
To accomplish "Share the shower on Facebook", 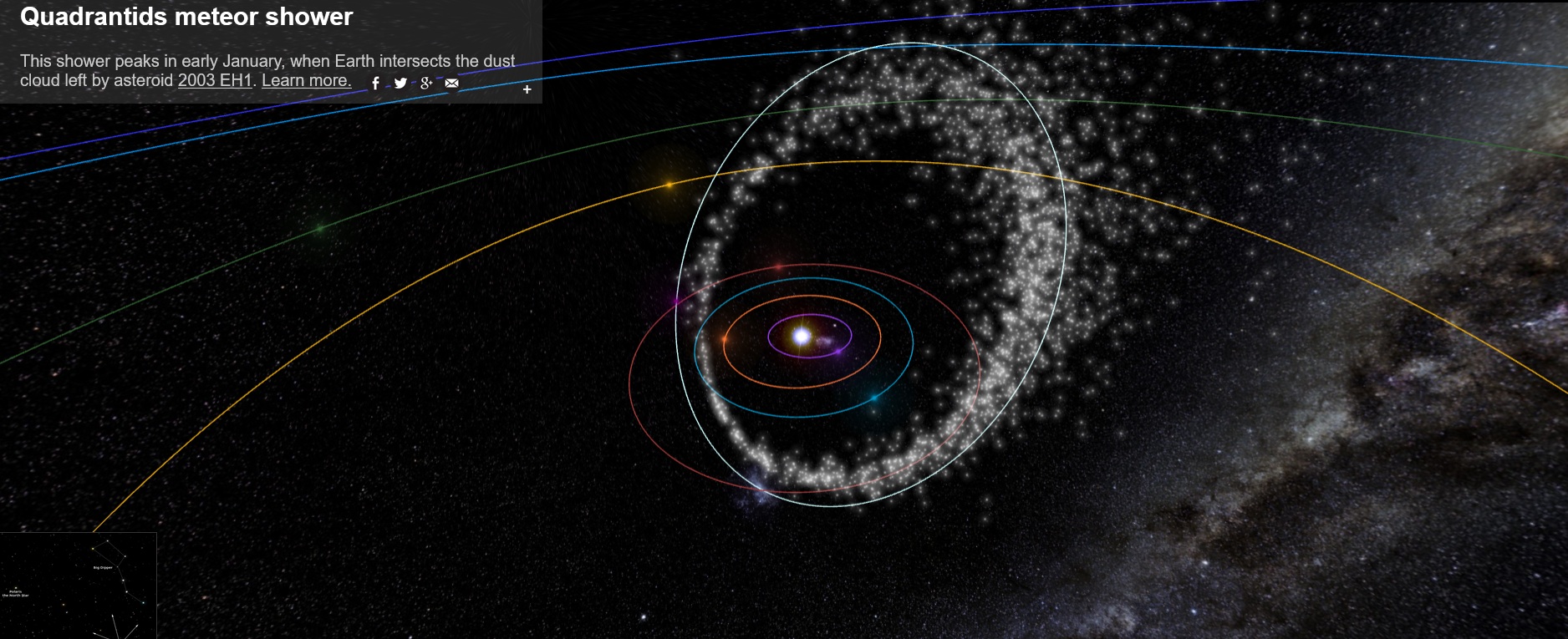I will 376,84.
